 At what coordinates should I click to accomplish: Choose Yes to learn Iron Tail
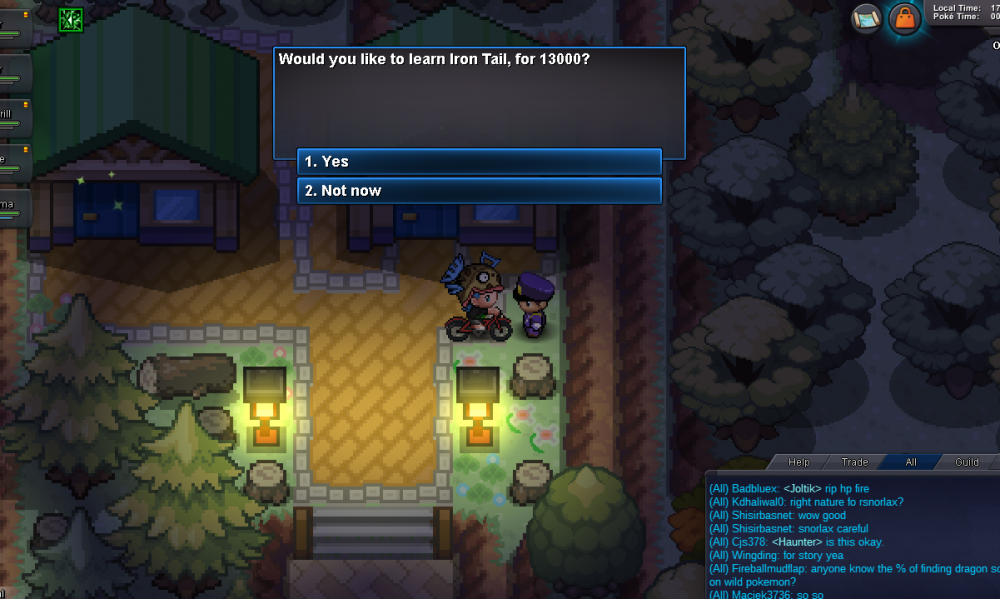(x=479, y=162)
